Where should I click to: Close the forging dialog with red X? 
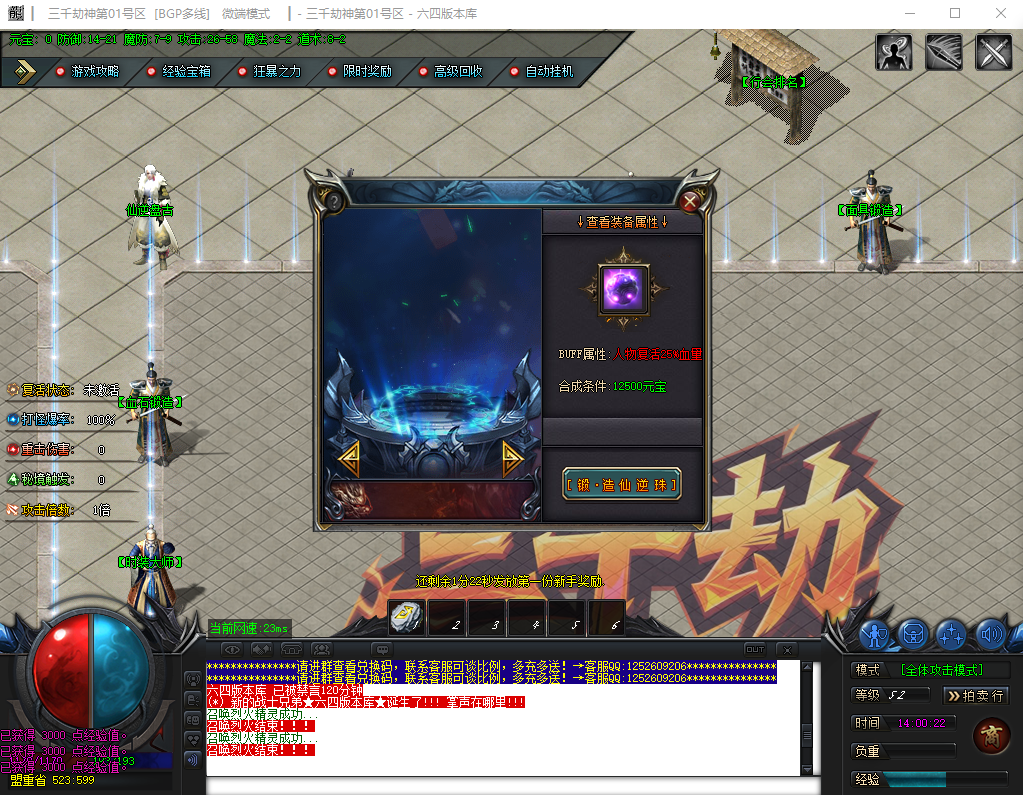[x=689, y=201]
